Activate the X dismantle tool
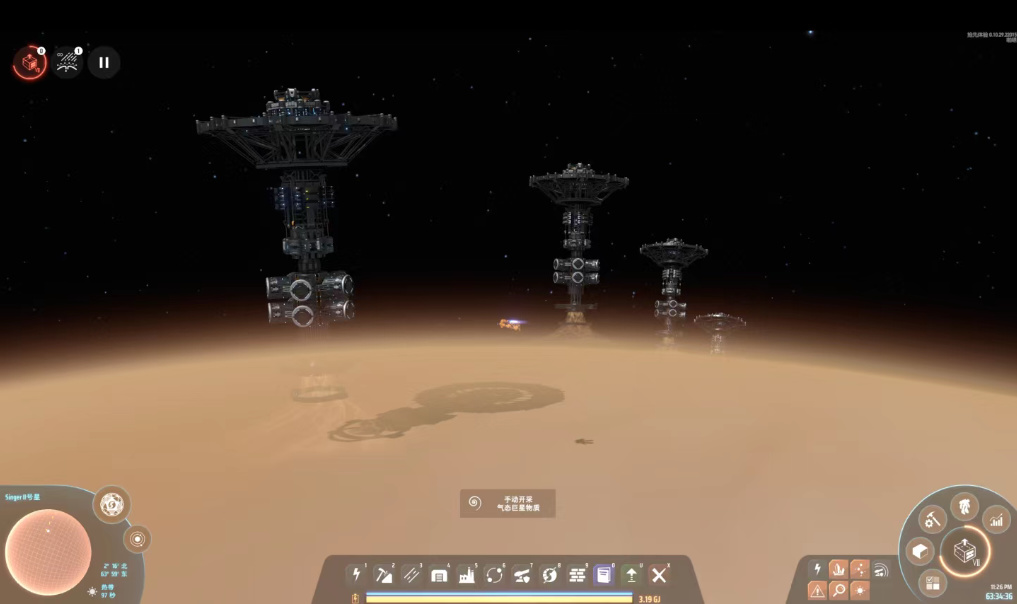The width and height of the screenshot is (1017, 604). coord(658,574)
